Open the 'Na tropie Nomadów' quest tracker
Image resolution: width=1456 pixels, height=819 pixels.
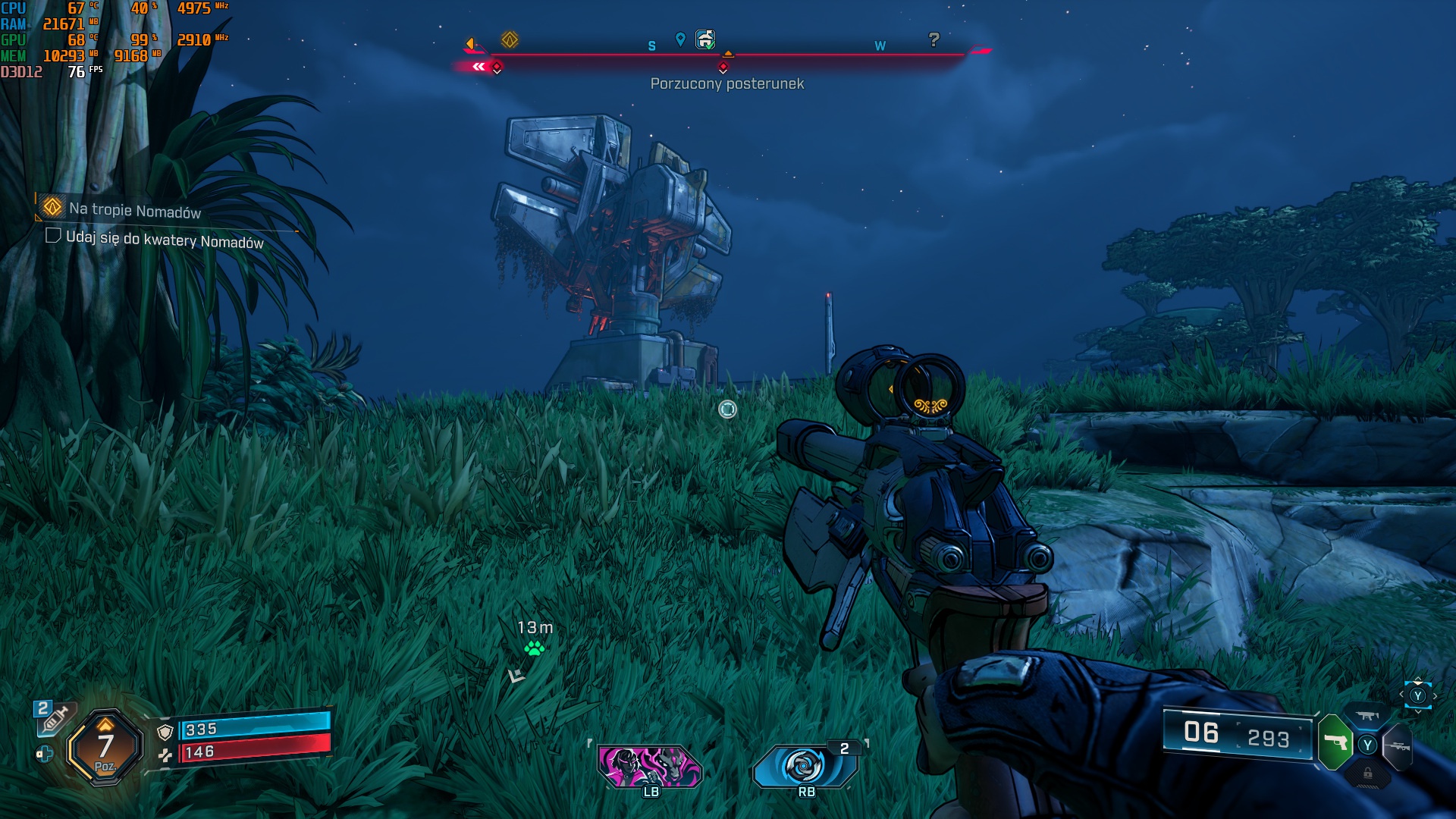134,210
